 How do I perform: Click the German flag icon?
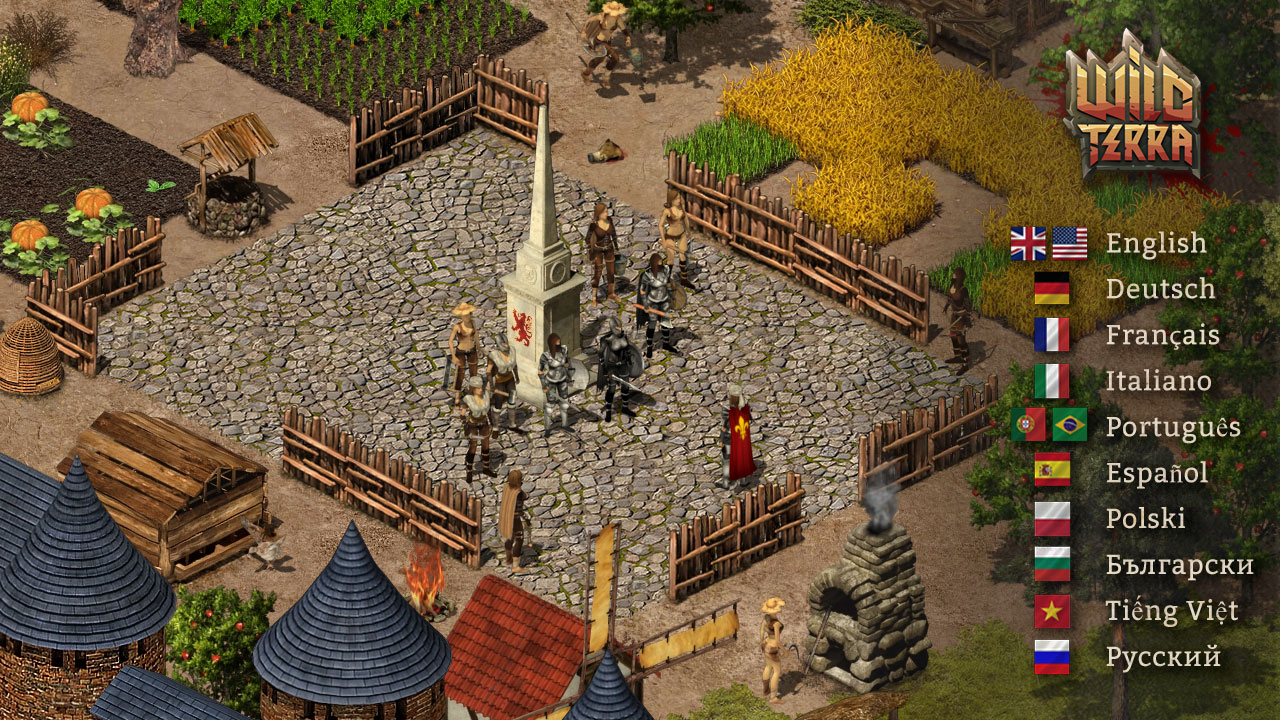point(1052,289)
